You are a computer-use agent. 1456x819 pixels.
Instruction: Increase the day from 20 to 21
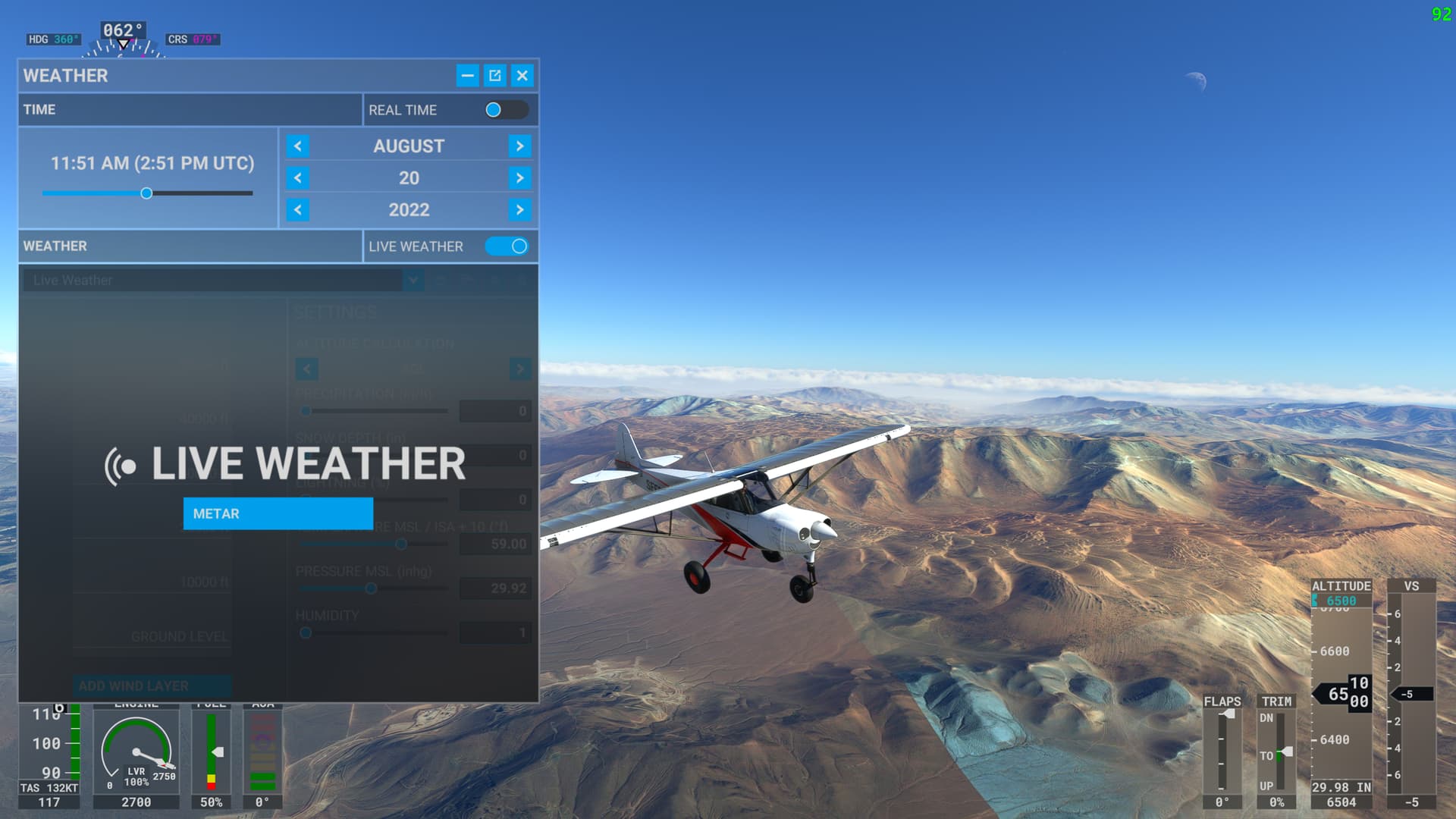point(520,177)
